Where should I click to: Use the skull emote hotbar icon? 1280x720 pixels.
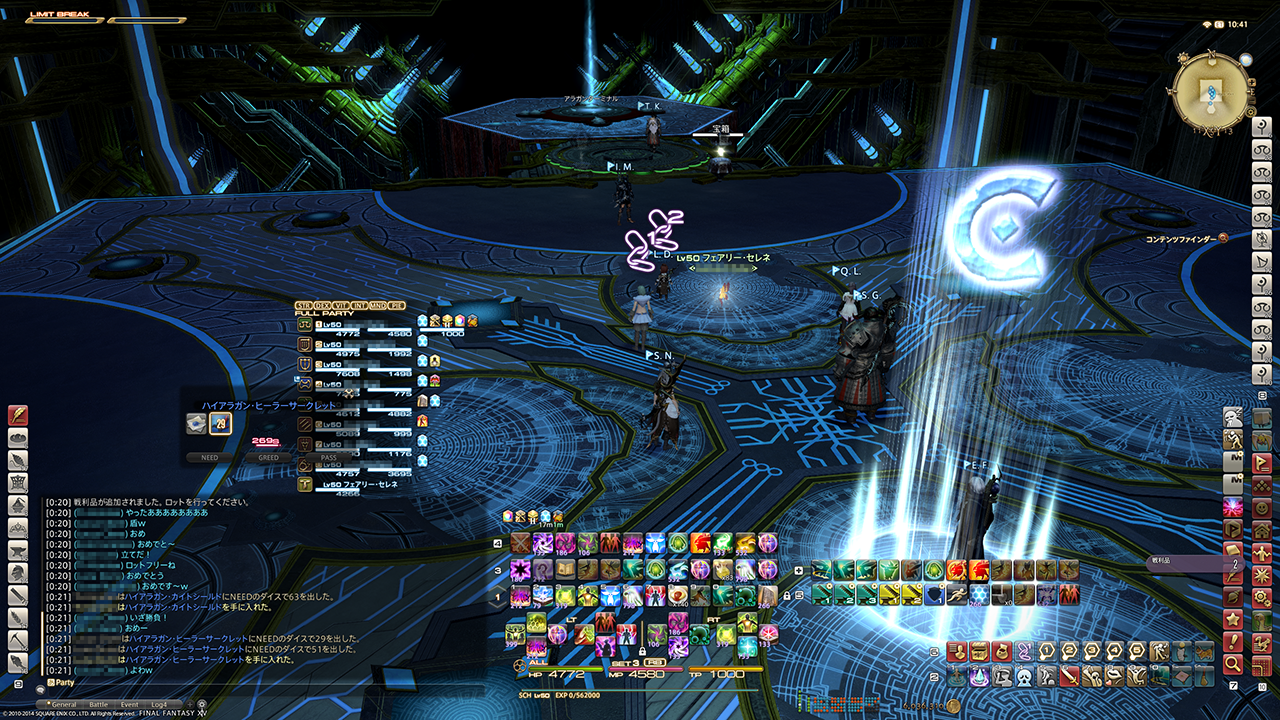[1023, 677]
